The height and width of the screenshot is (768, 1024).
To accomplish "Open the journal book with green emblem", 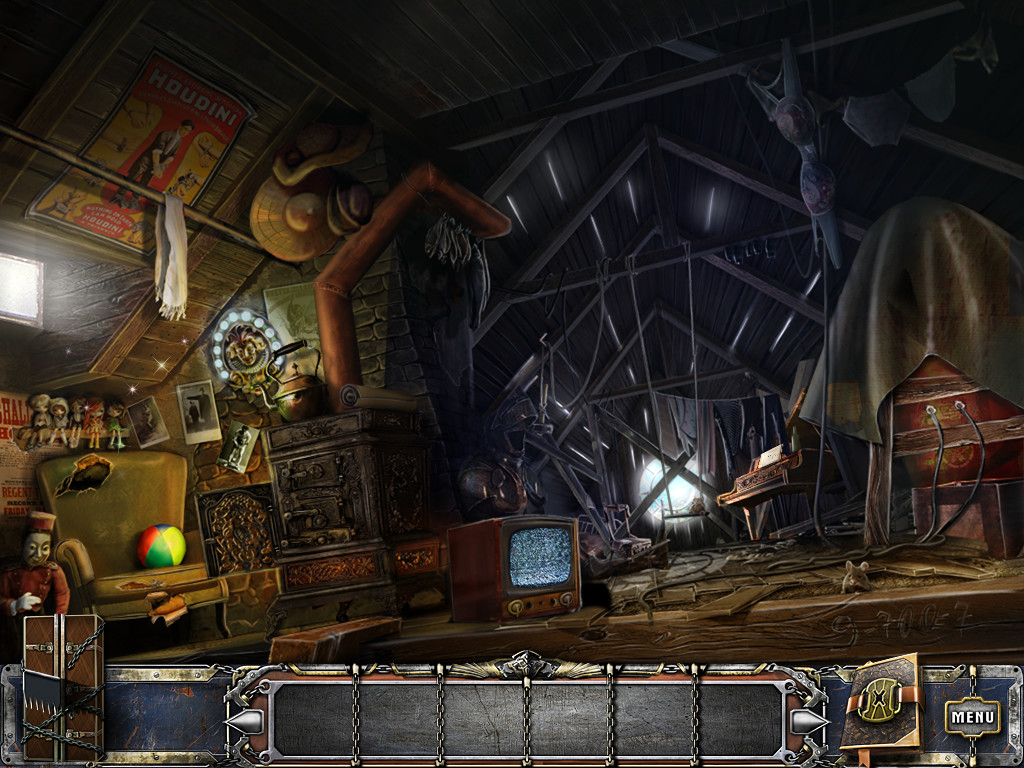I will point(878,702).
